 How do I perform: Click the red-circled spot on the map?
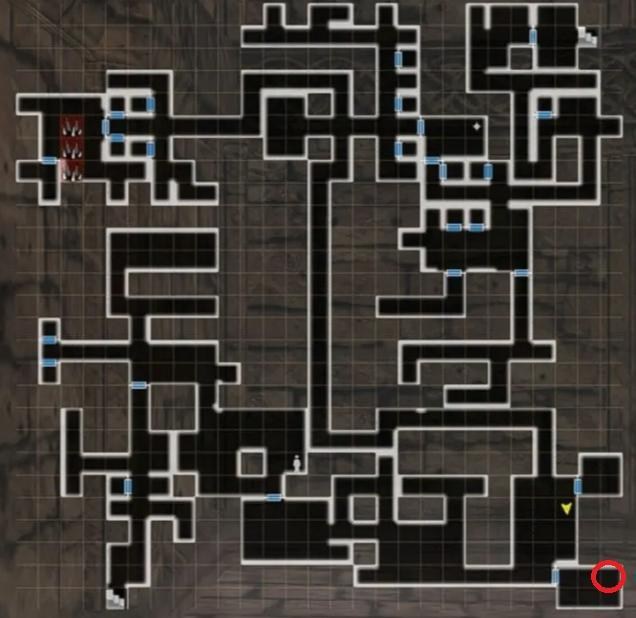click(x=608, y=577)
